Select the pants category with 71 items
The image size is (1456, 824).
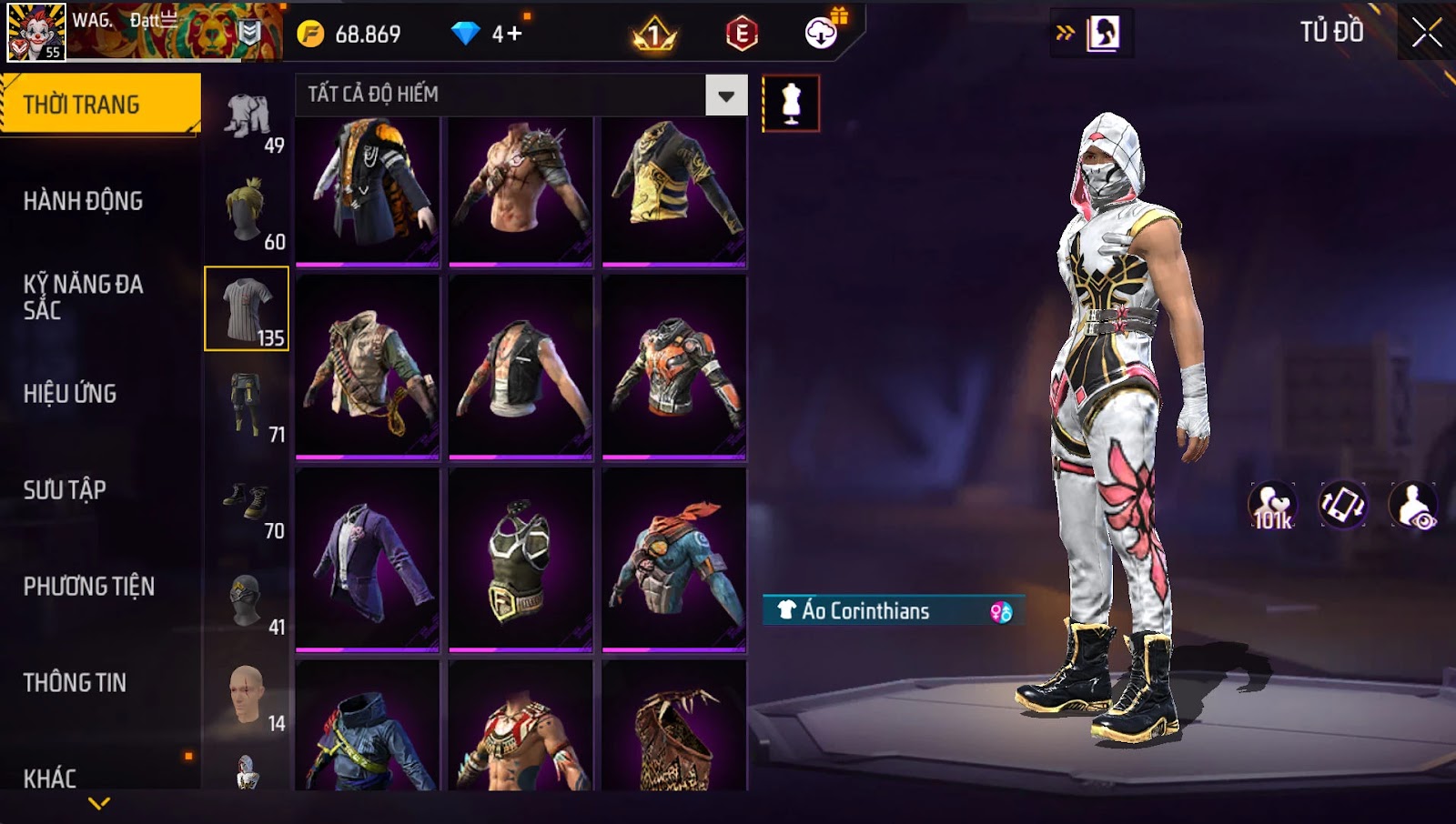click(x=248, y=406)
